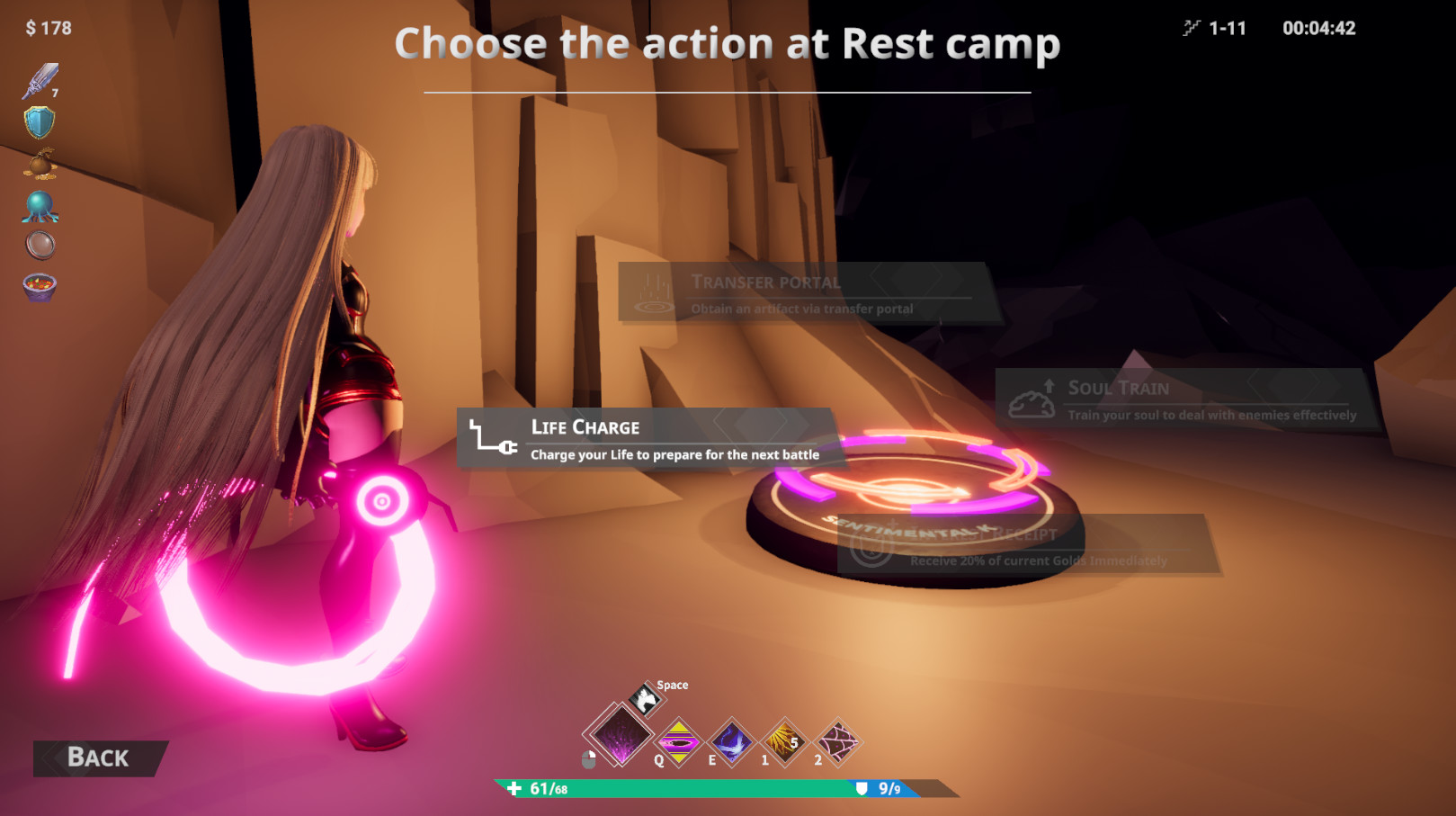Viewport: 1456px width, 816px height.
Task: Inspect the purple food bowl artifact
Action: point(40,287)
